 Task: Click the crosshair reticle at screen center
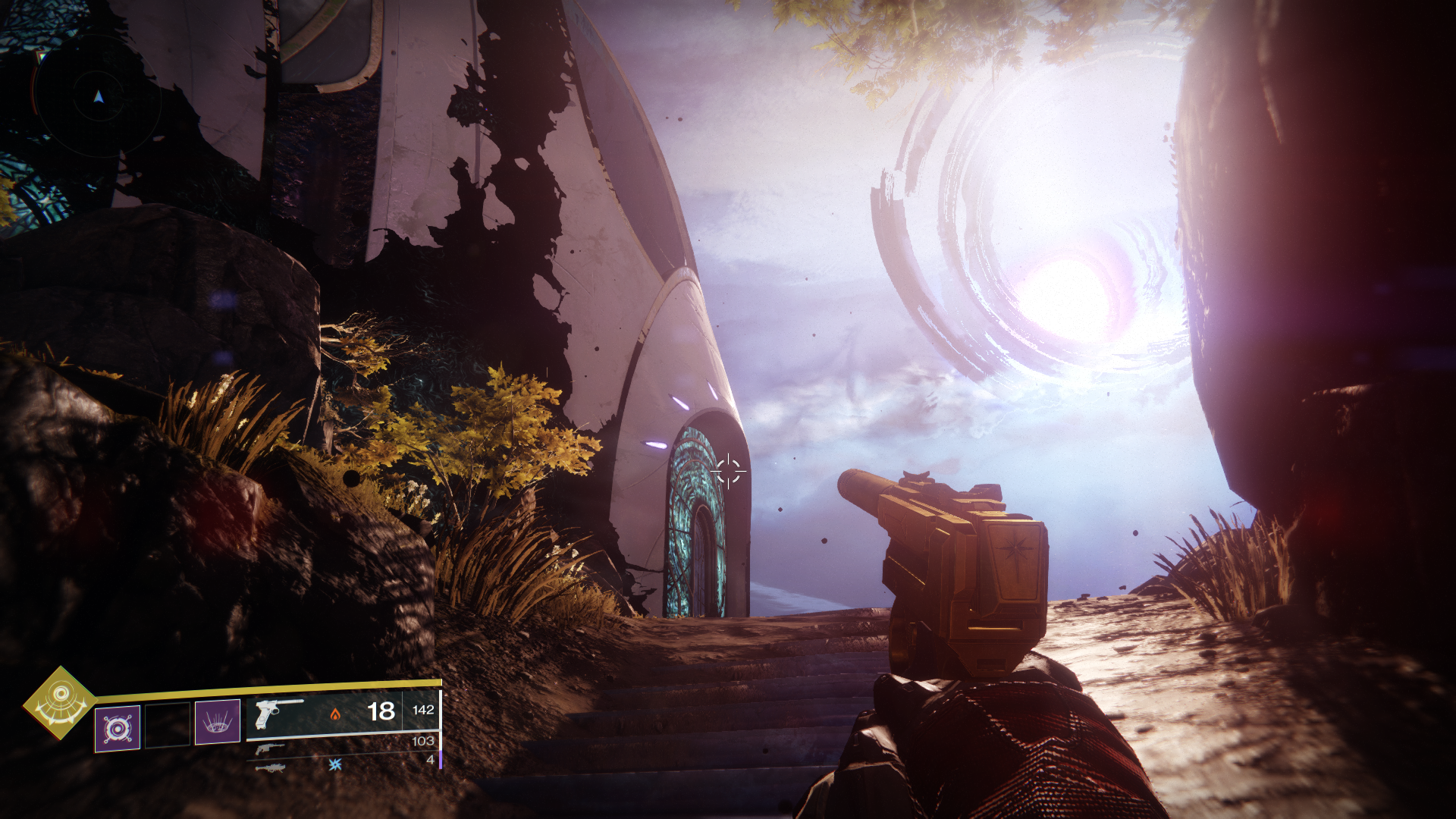[728, 472]
